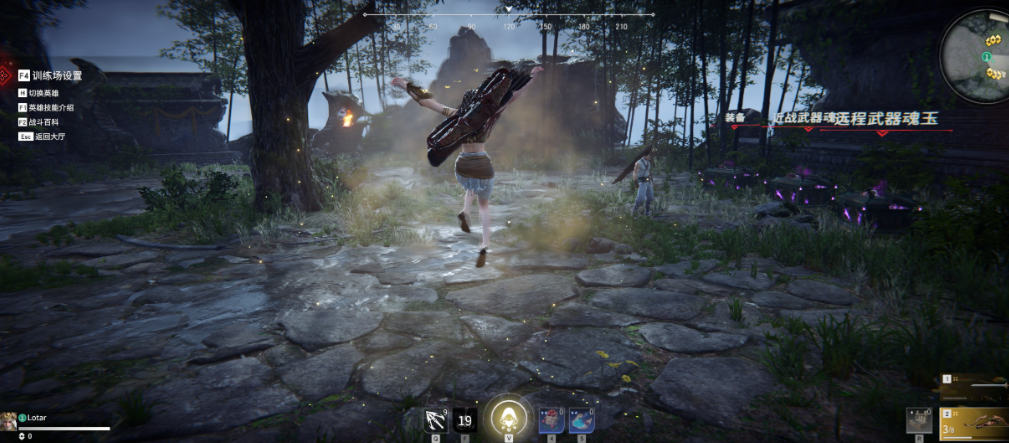Select the sword weapon slot
The image size is (1009, 443).
point(974,386)
